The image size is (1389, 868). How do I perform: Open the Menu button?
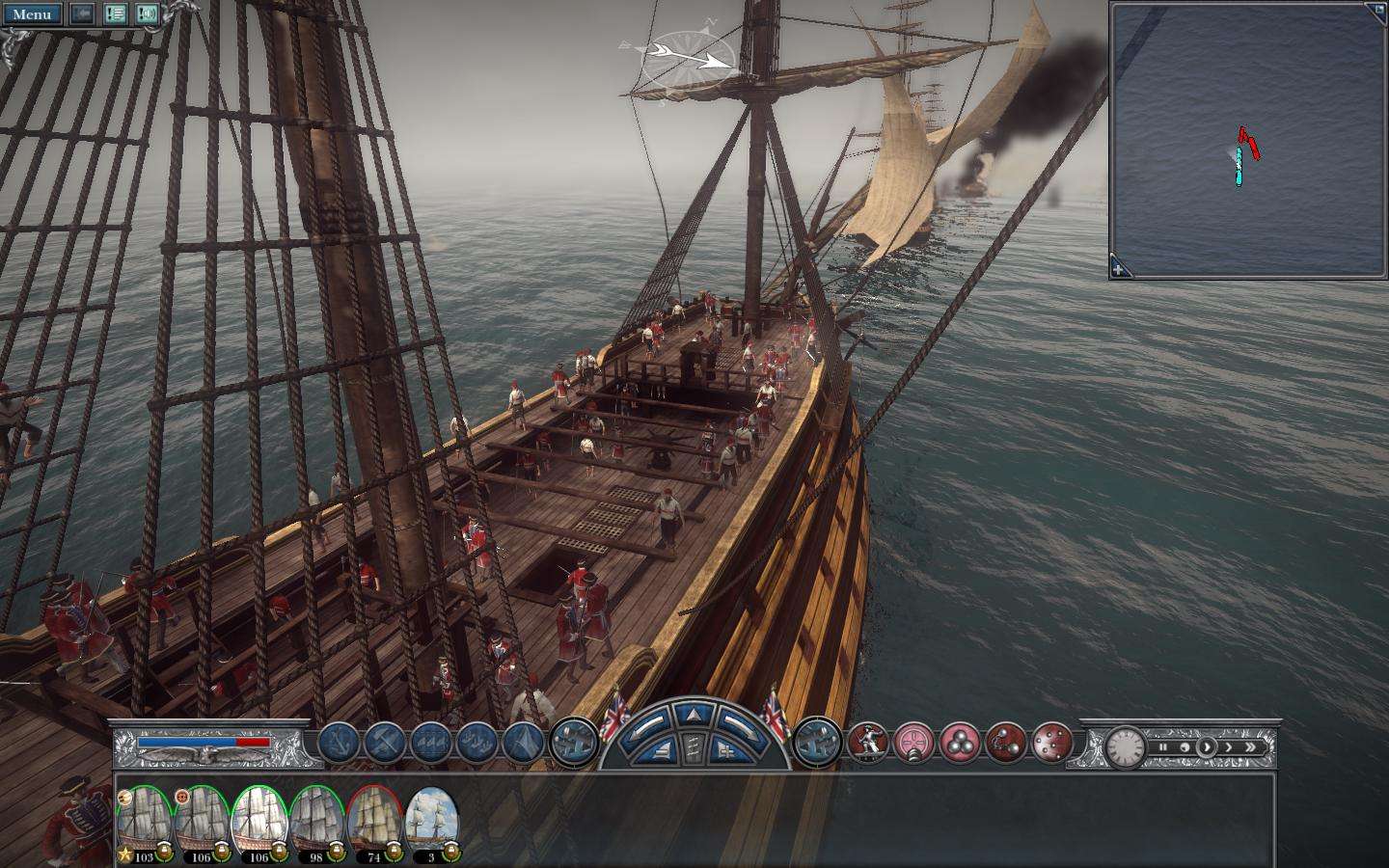(x=32, y=14)
